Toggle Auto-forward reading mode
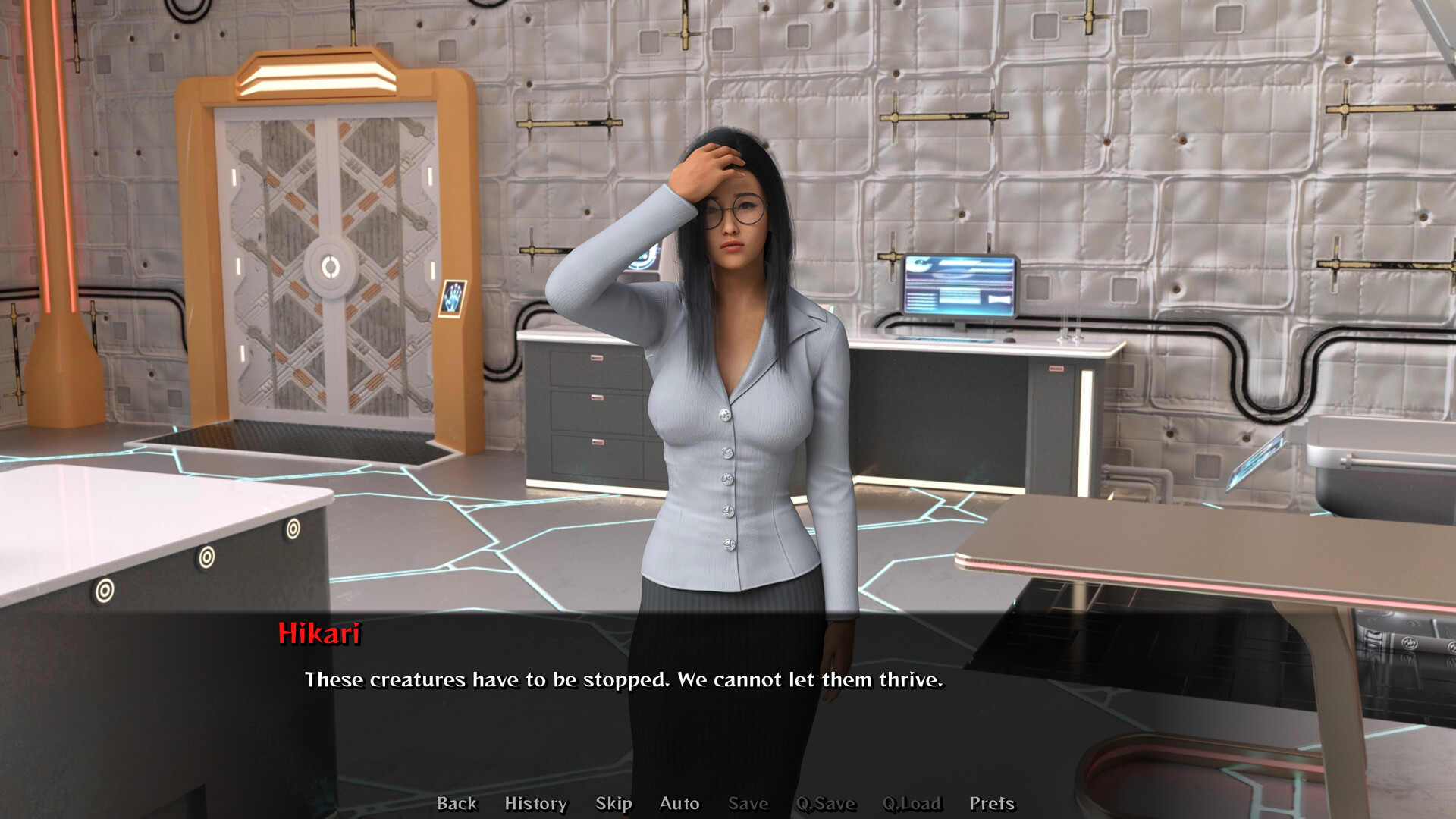Image resolution: width=1456 pixels, height=819 pixels. coord(679,803)
